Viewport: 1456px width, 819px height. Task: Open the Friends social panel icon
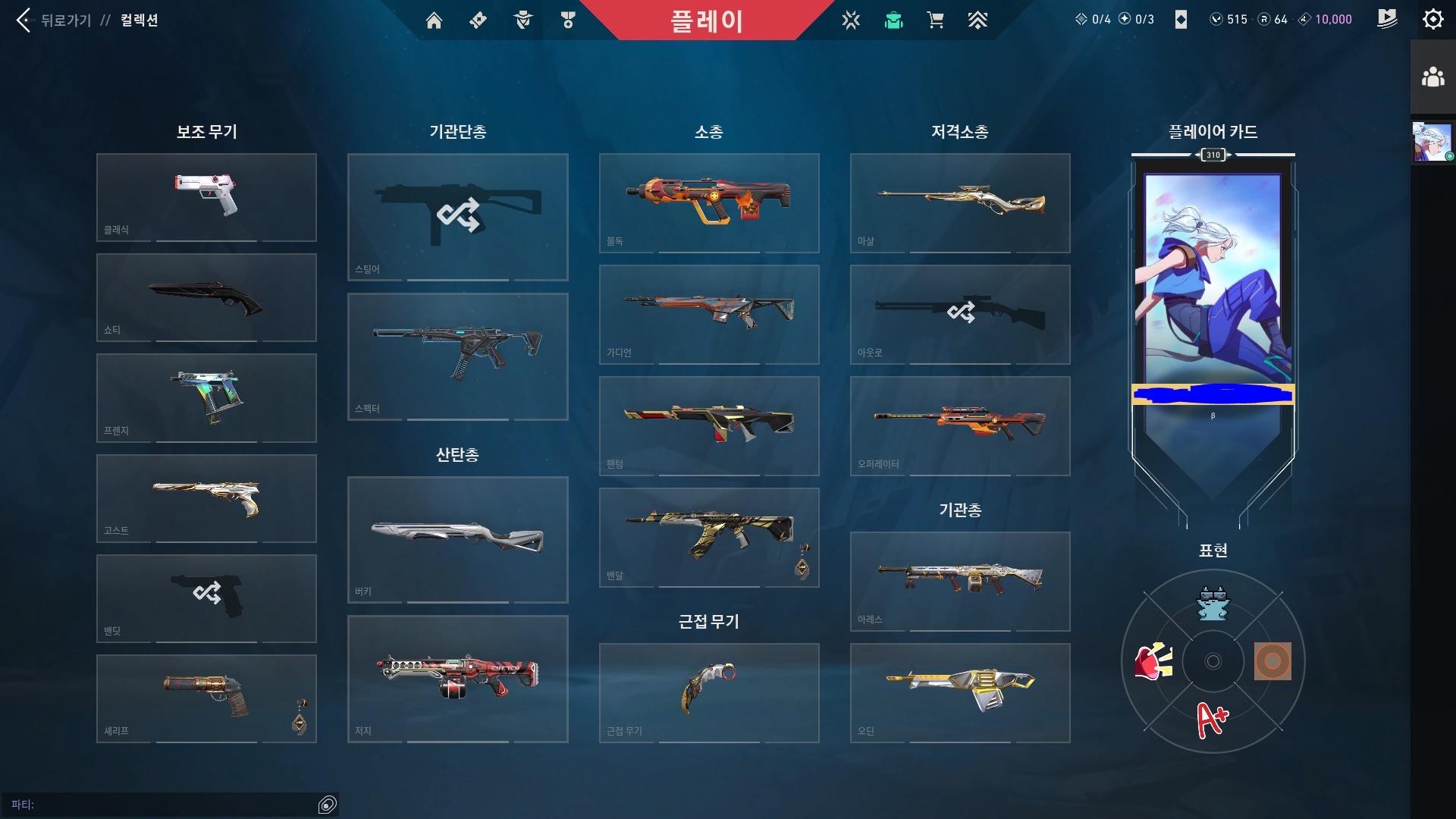pyautogui.click(x=1432, y=74)
